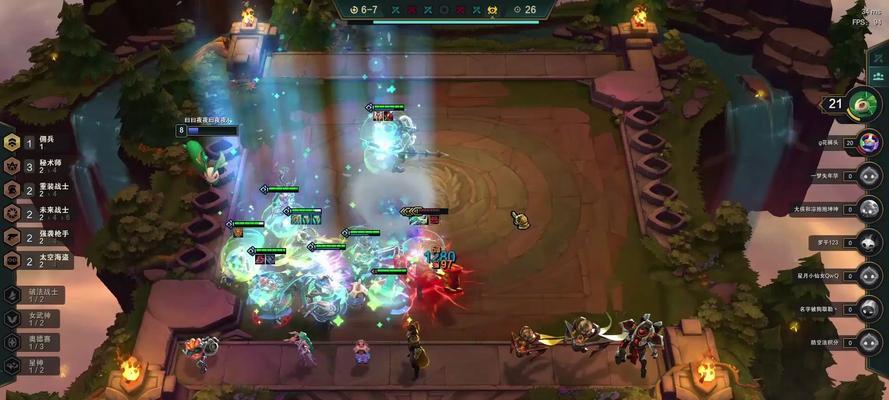
Task: Click the yellow boss round marker
Action: point(492,10)
